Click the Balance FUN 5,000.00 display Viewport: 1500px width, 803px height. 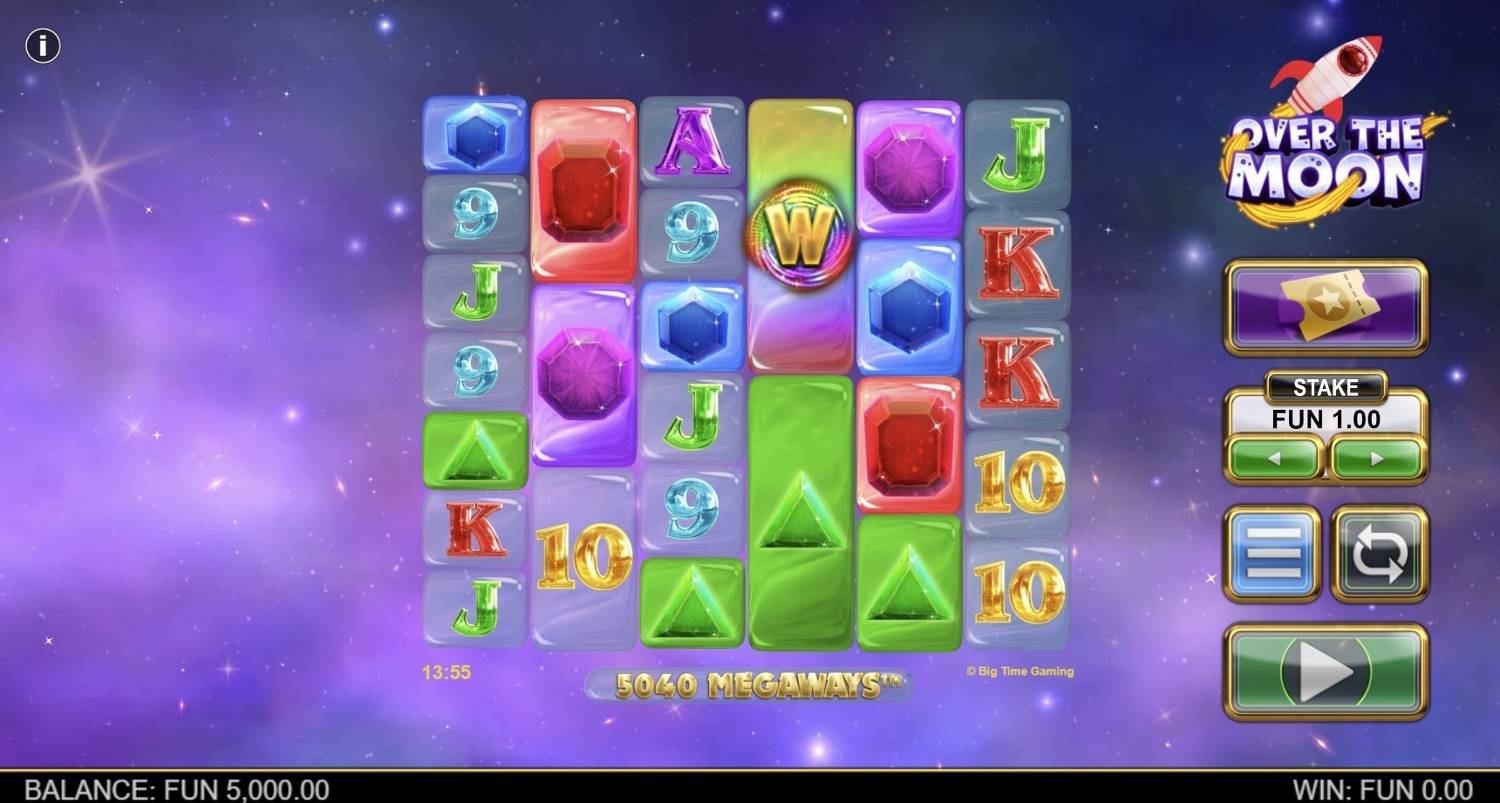click(x=165, y=788)
